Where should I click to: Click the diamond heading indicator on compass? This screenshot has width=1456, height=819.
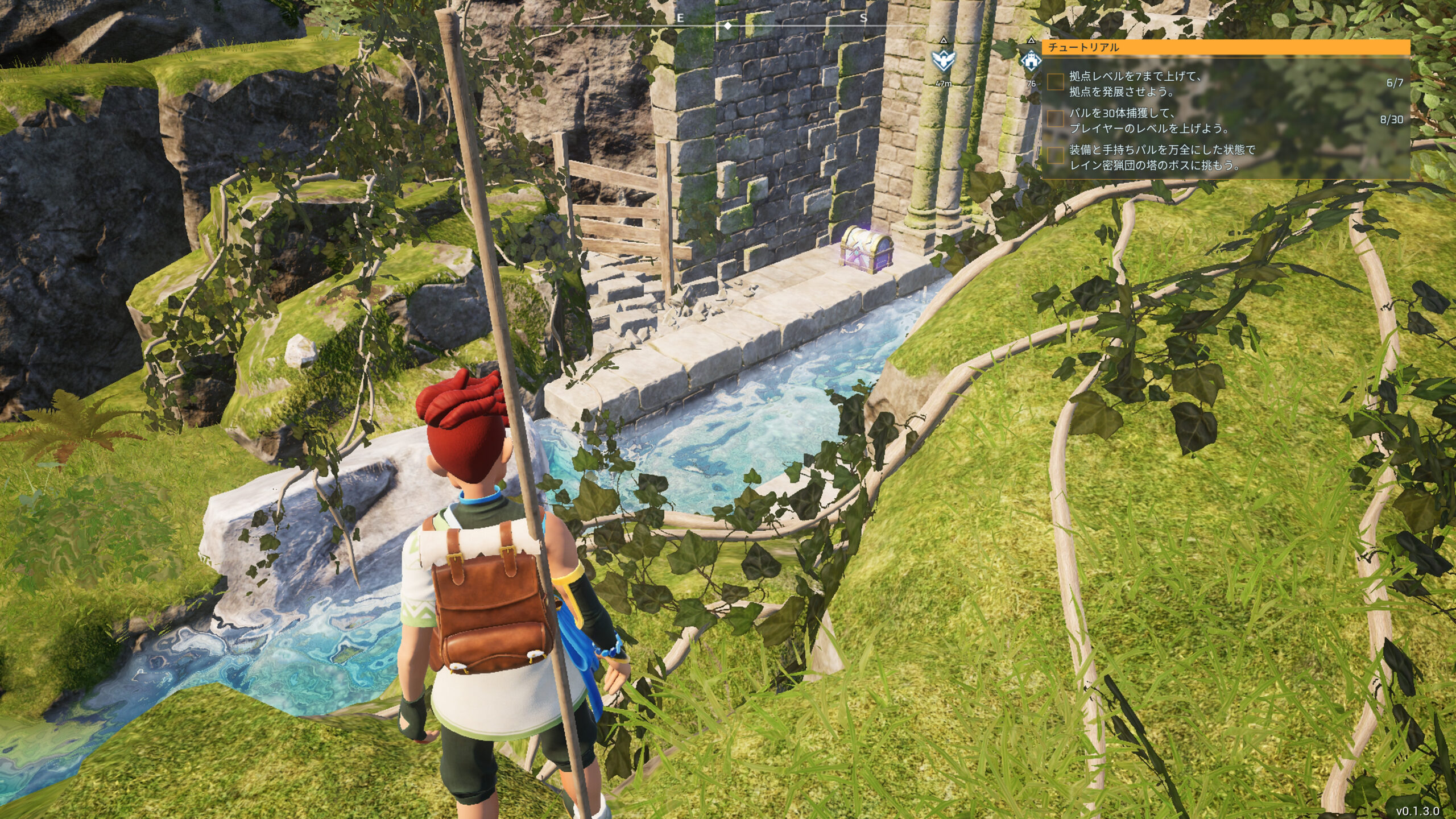(727, 26)
